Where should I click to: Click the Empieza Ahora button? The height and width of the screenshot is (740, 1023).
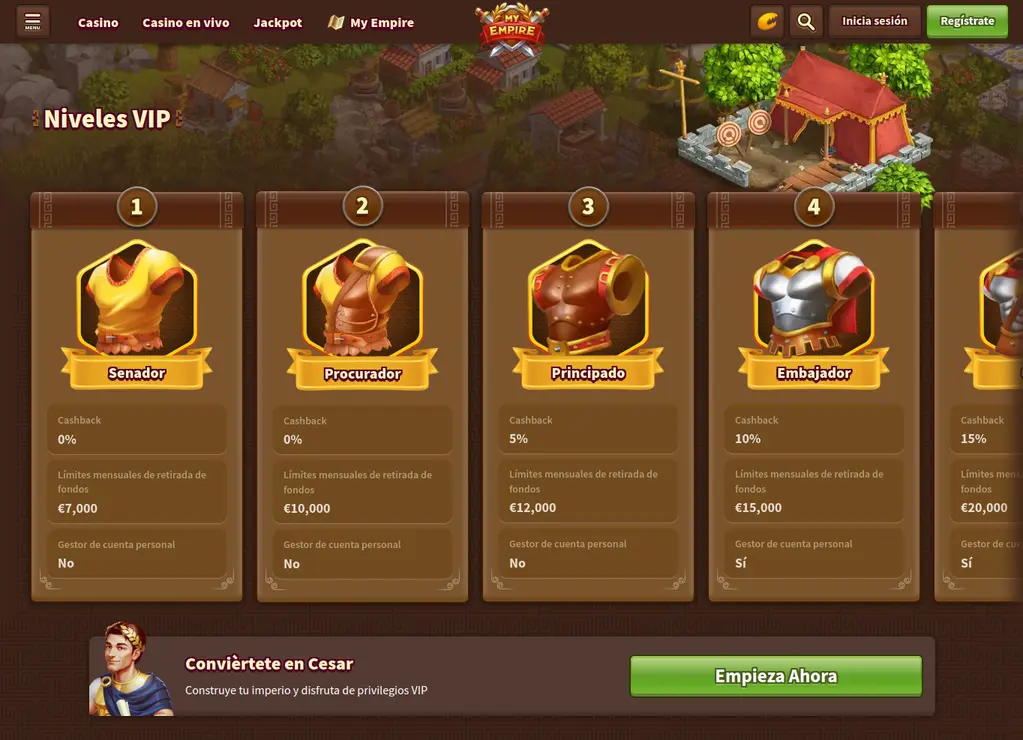click(775, 676)
